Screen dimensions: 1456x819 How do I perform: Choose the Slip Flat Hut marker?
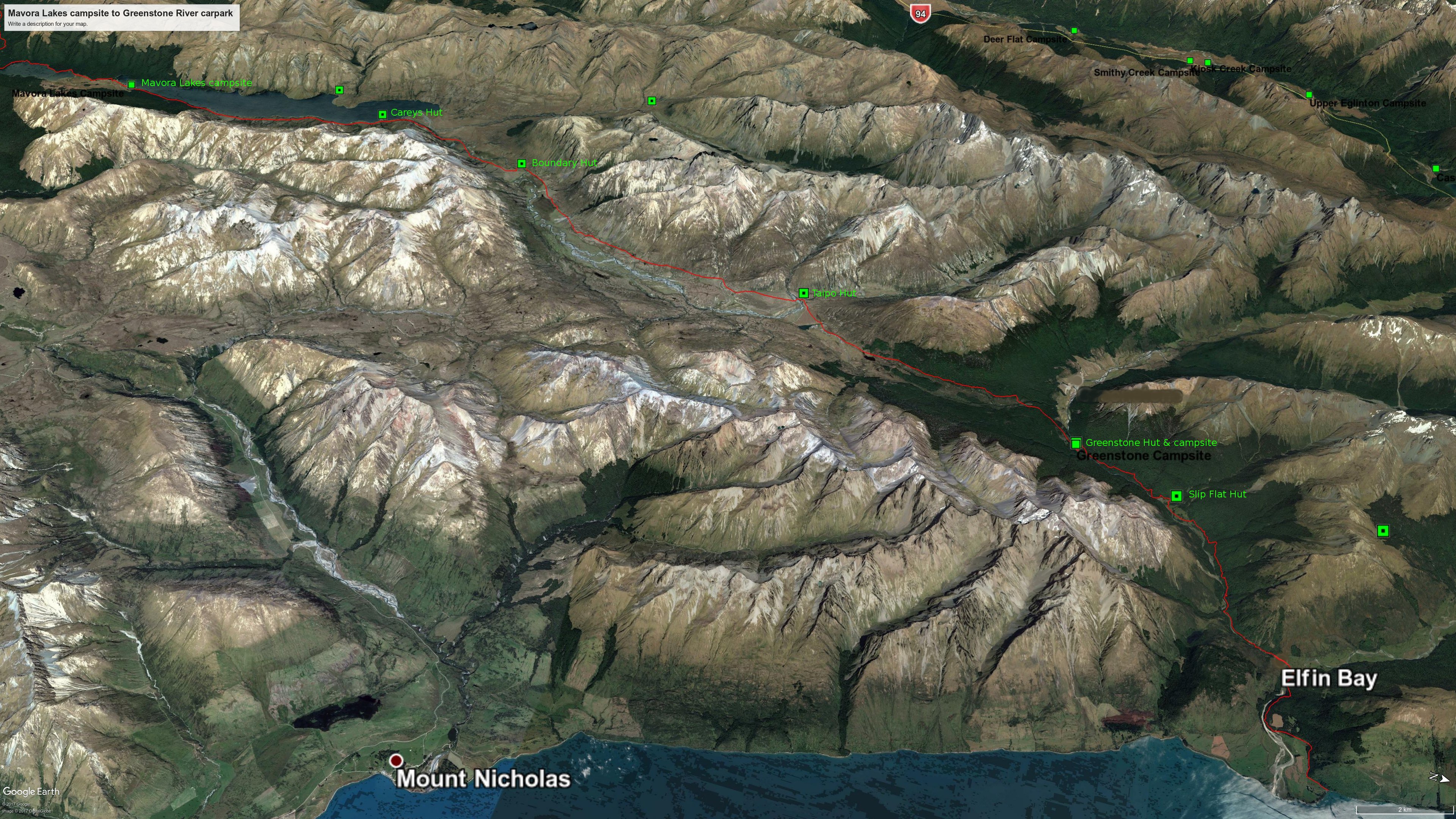click(x=1176, y=496)
